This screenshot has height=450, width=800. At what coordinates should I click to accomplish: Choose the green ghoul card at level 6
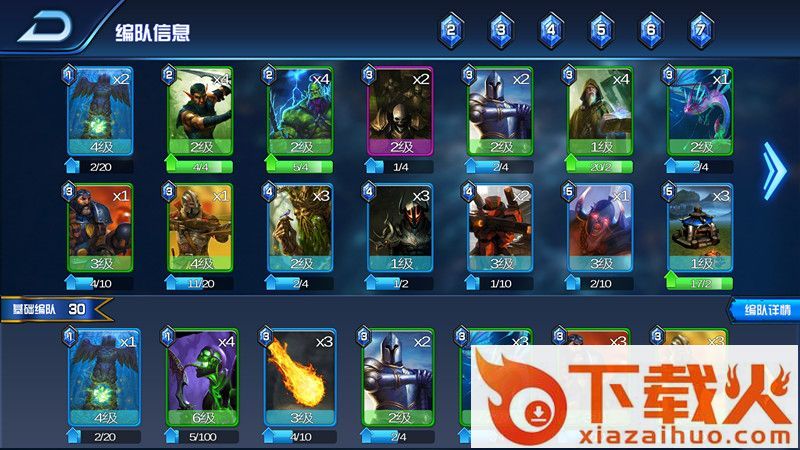(199, 375)
